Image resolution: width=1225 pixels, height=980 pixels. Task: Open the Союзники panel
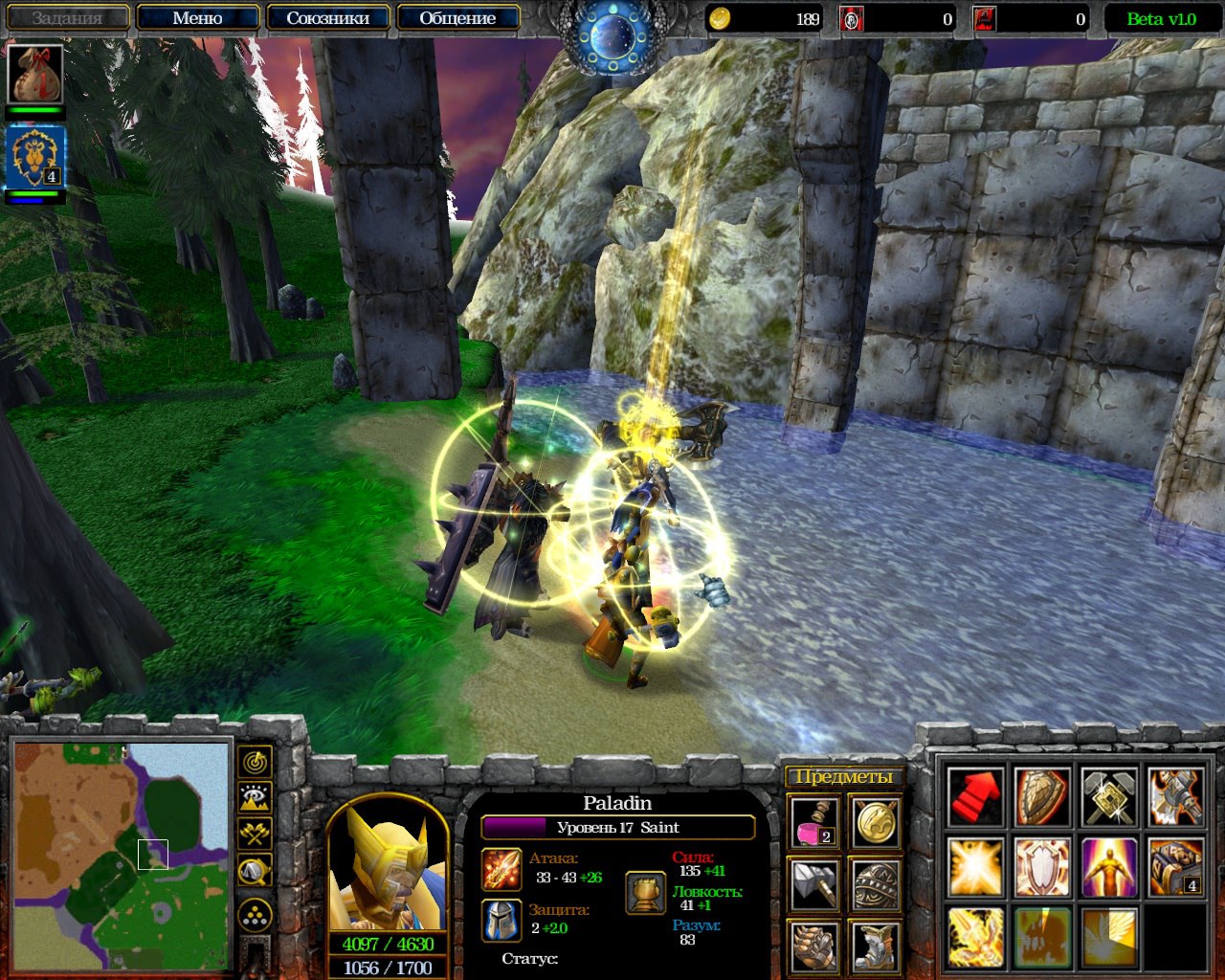tap(327, 18)
